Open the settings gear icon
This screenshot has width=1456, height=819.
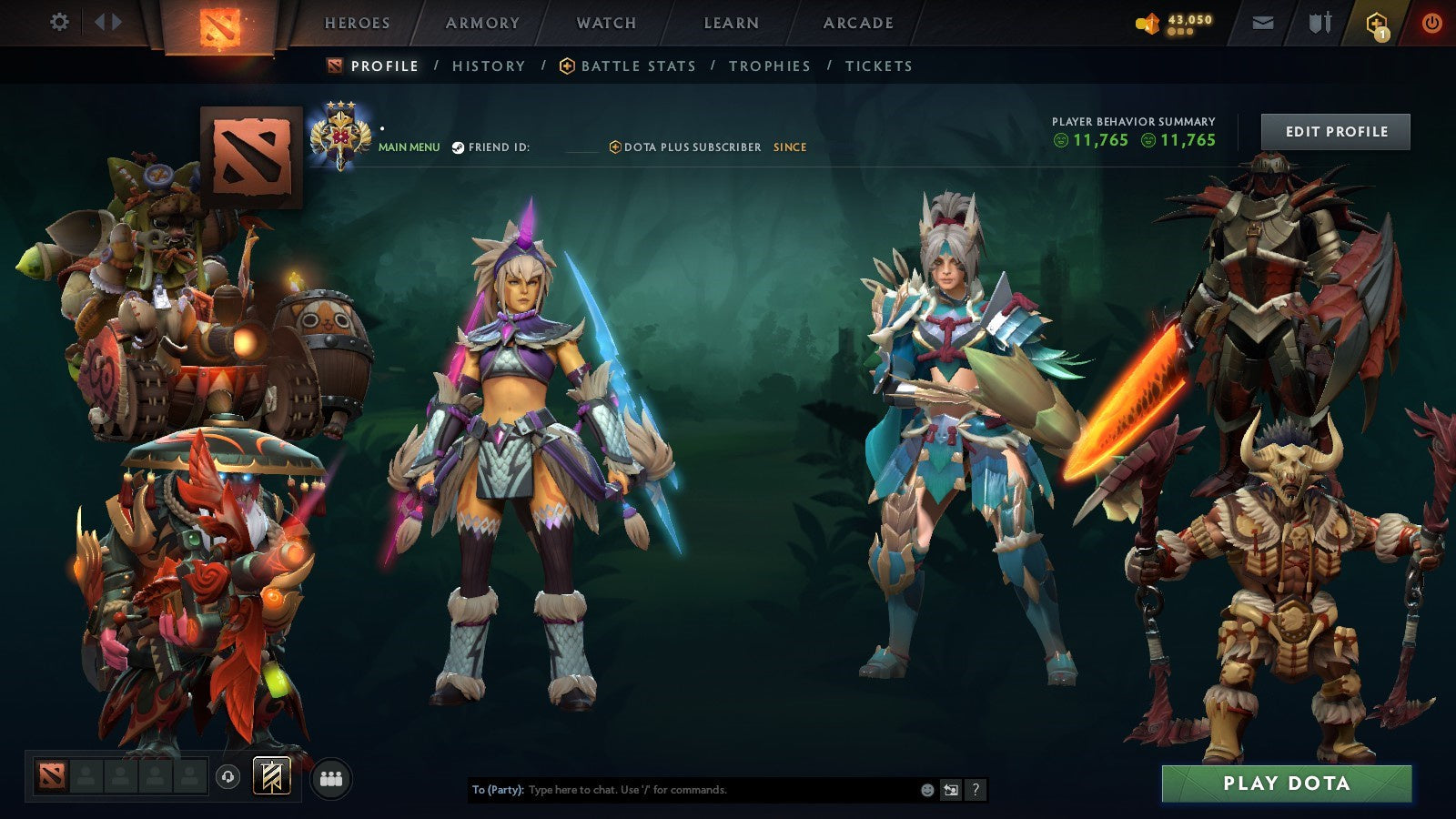click(60, 23)
